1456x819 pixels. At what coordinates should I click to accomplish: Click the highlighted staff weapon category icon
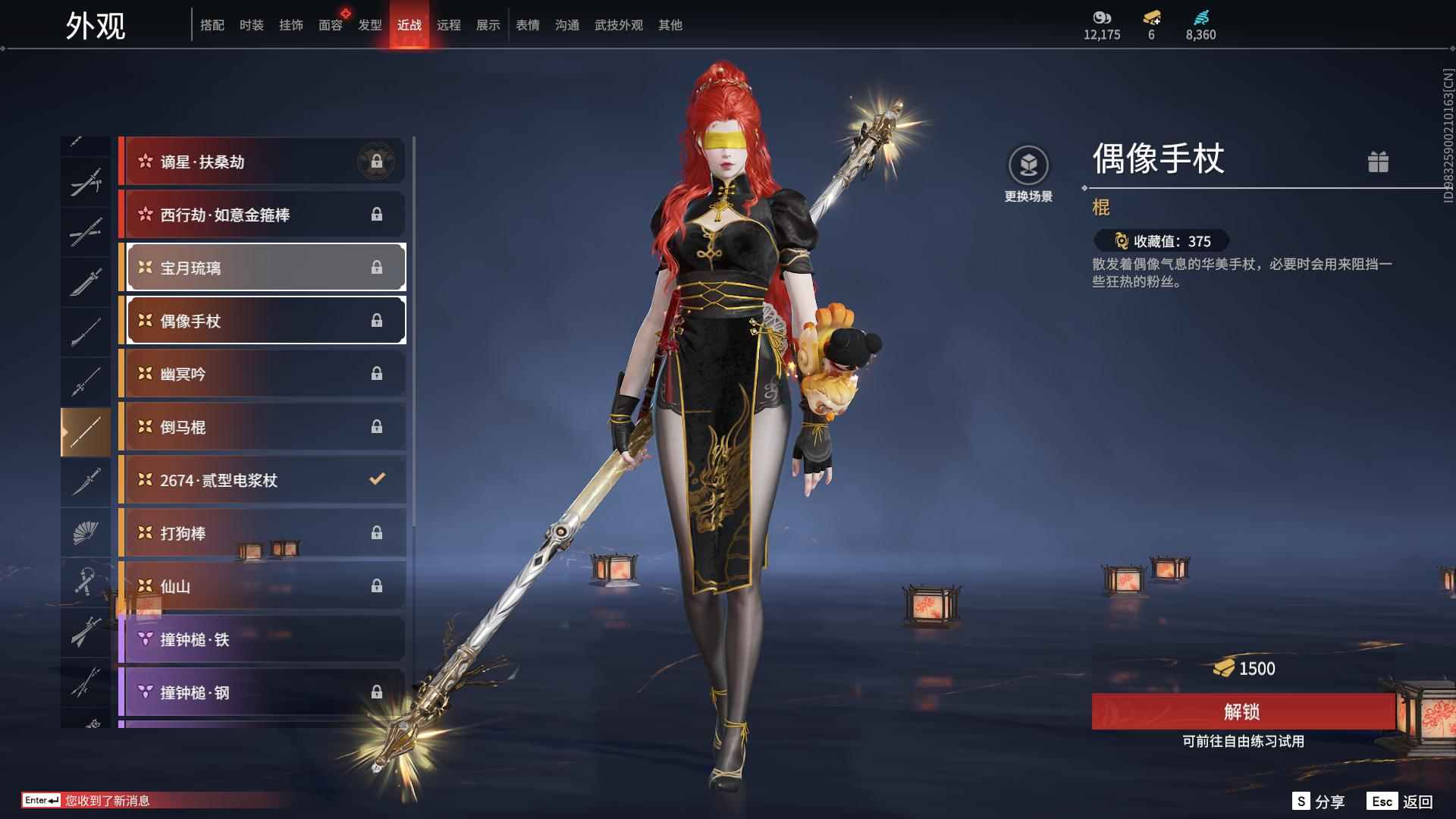pyautogui.click(x=86, y=429)
